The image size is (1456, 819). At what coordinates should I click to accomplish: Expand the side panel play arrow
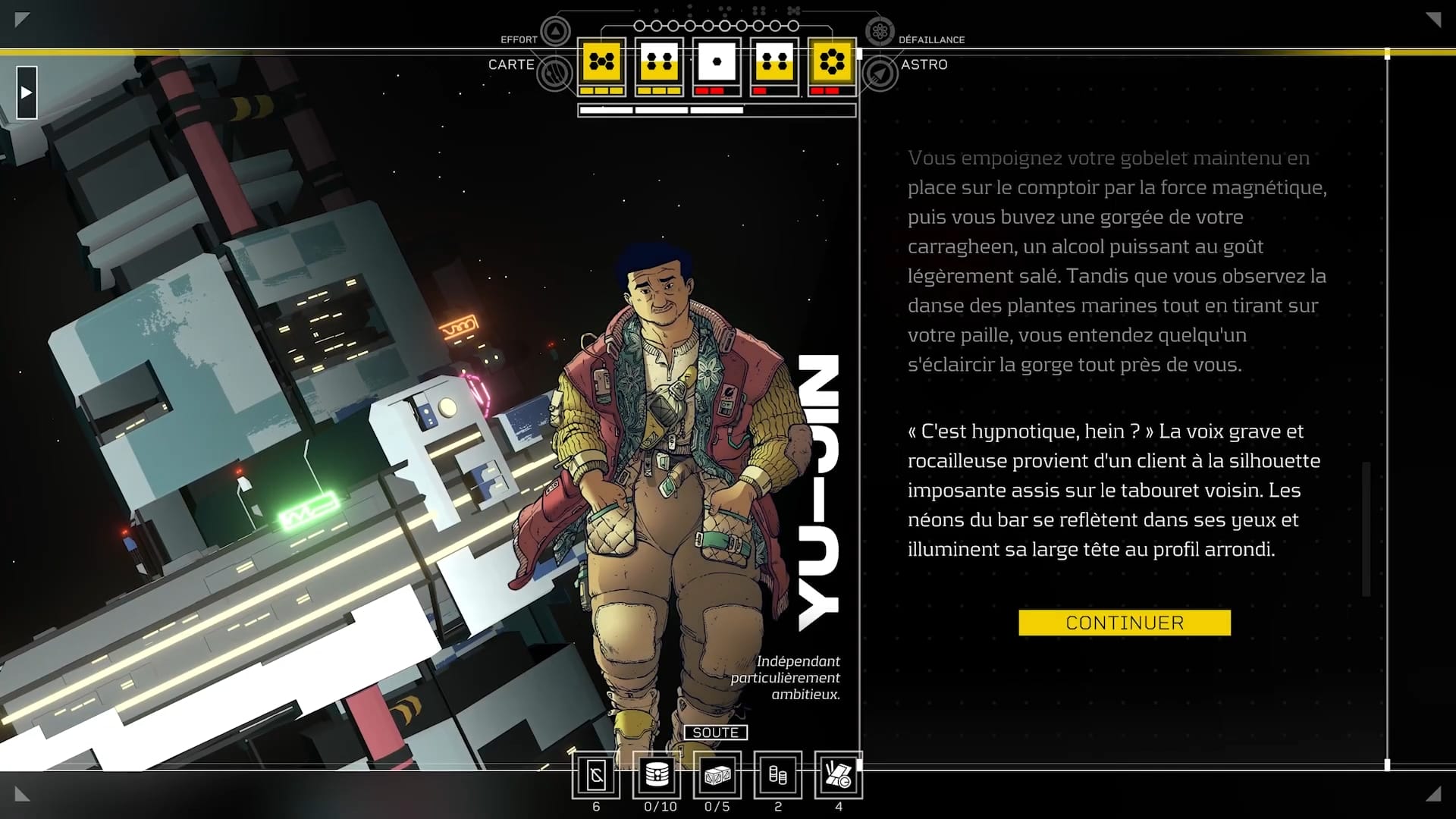pyautogui.click(x=27, y=93)
